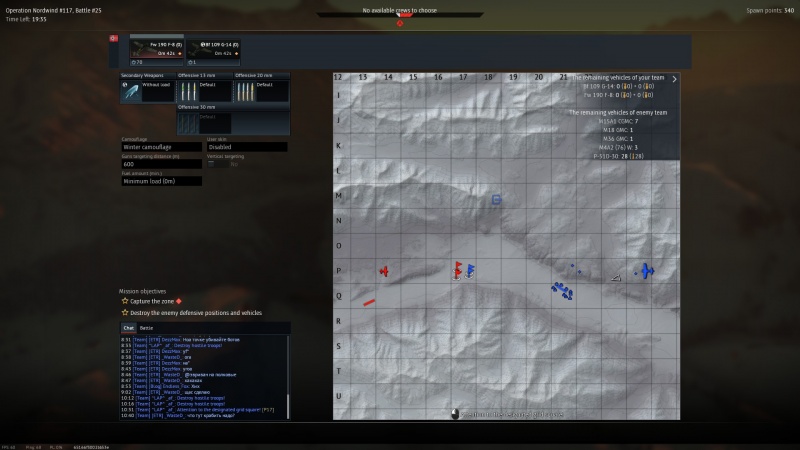Viewport: 800px width, 450px height.
Task: Open the Winter camouflage dropdown
Action: pos(160,147)
